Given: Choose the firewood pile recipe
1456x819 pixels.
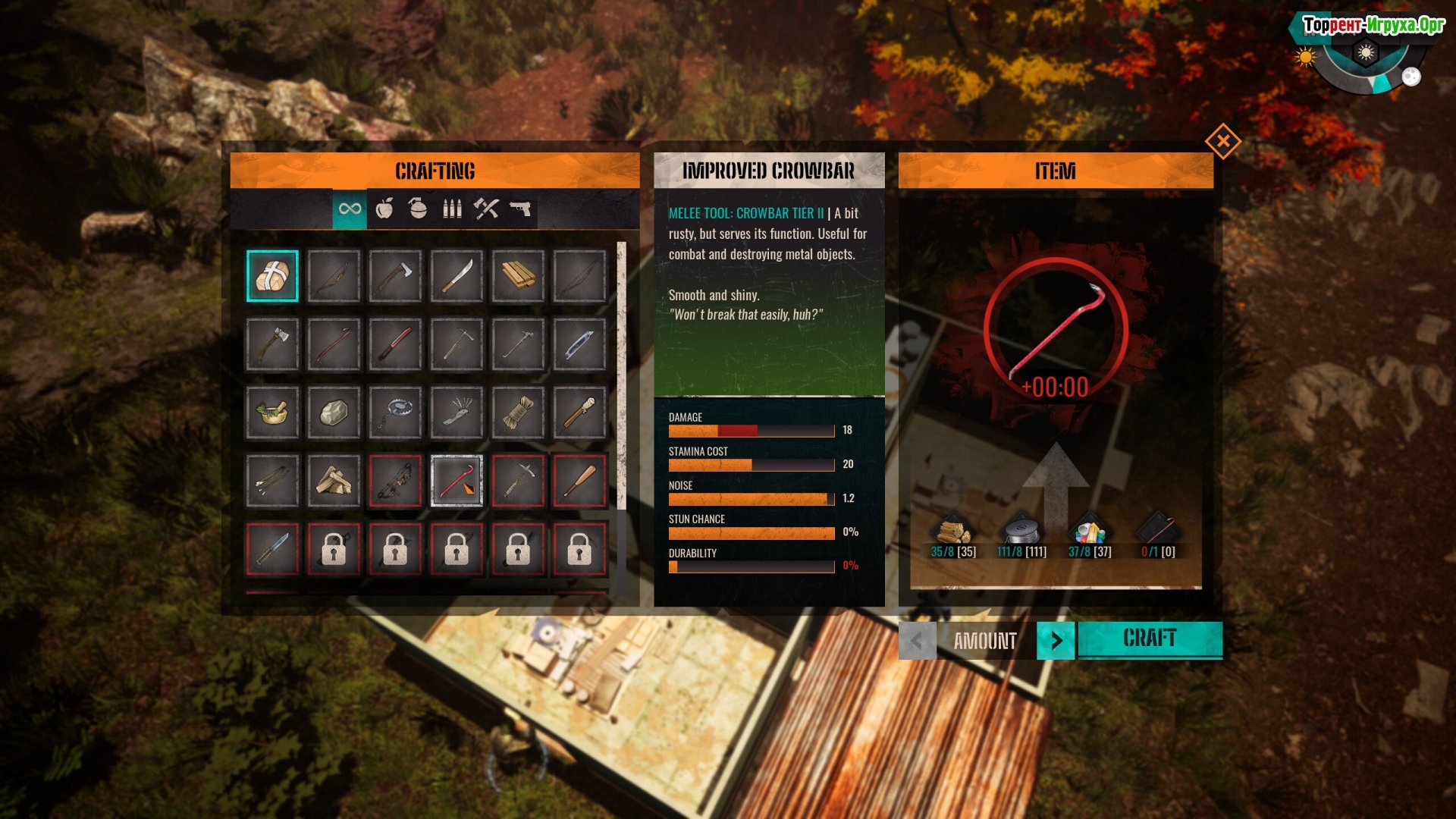Looking at the screenshot, I should 334,481.
